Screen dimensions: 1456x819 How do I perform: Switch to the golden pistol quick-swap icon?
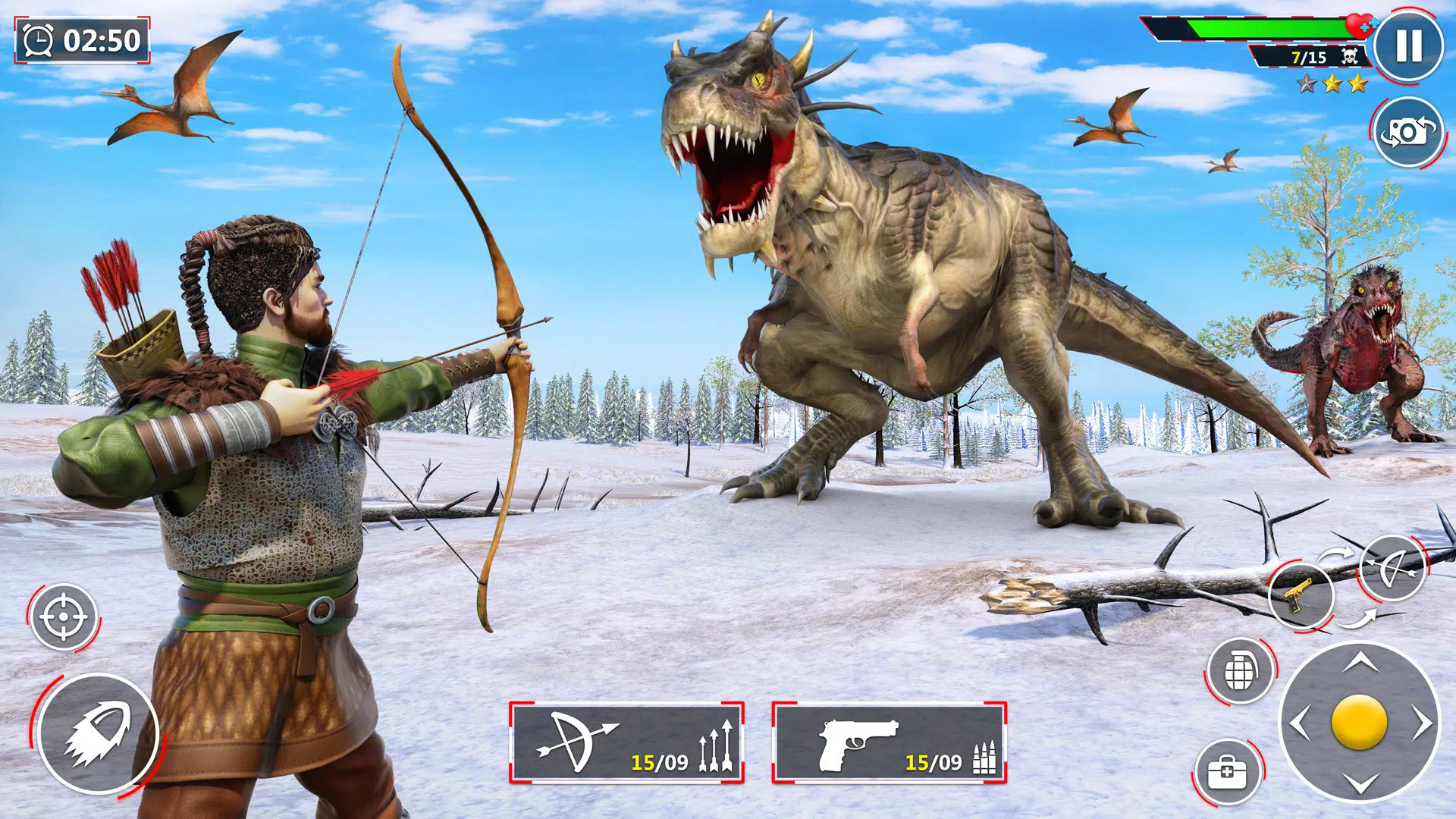click(x=1301, y=595)
